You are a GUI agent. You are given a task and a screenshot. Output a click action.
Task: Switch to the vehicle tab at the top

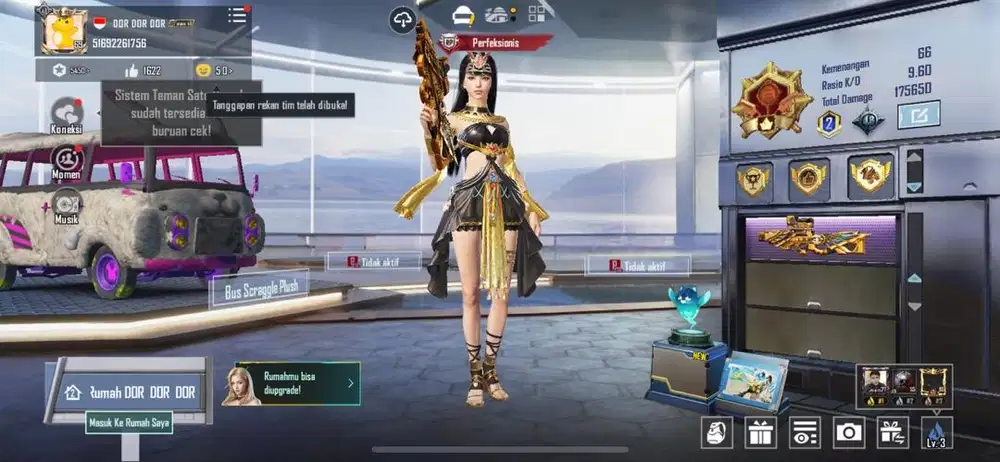[x=497, y=15]
